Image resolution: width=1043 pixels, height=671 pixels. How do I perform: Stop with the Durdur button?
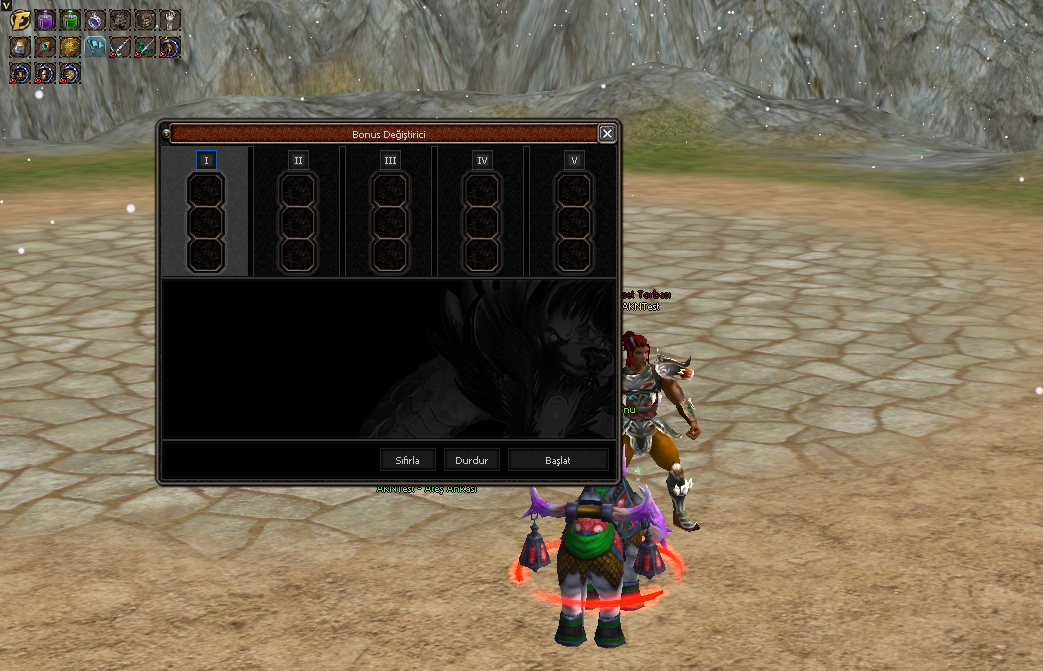[471, 460]
